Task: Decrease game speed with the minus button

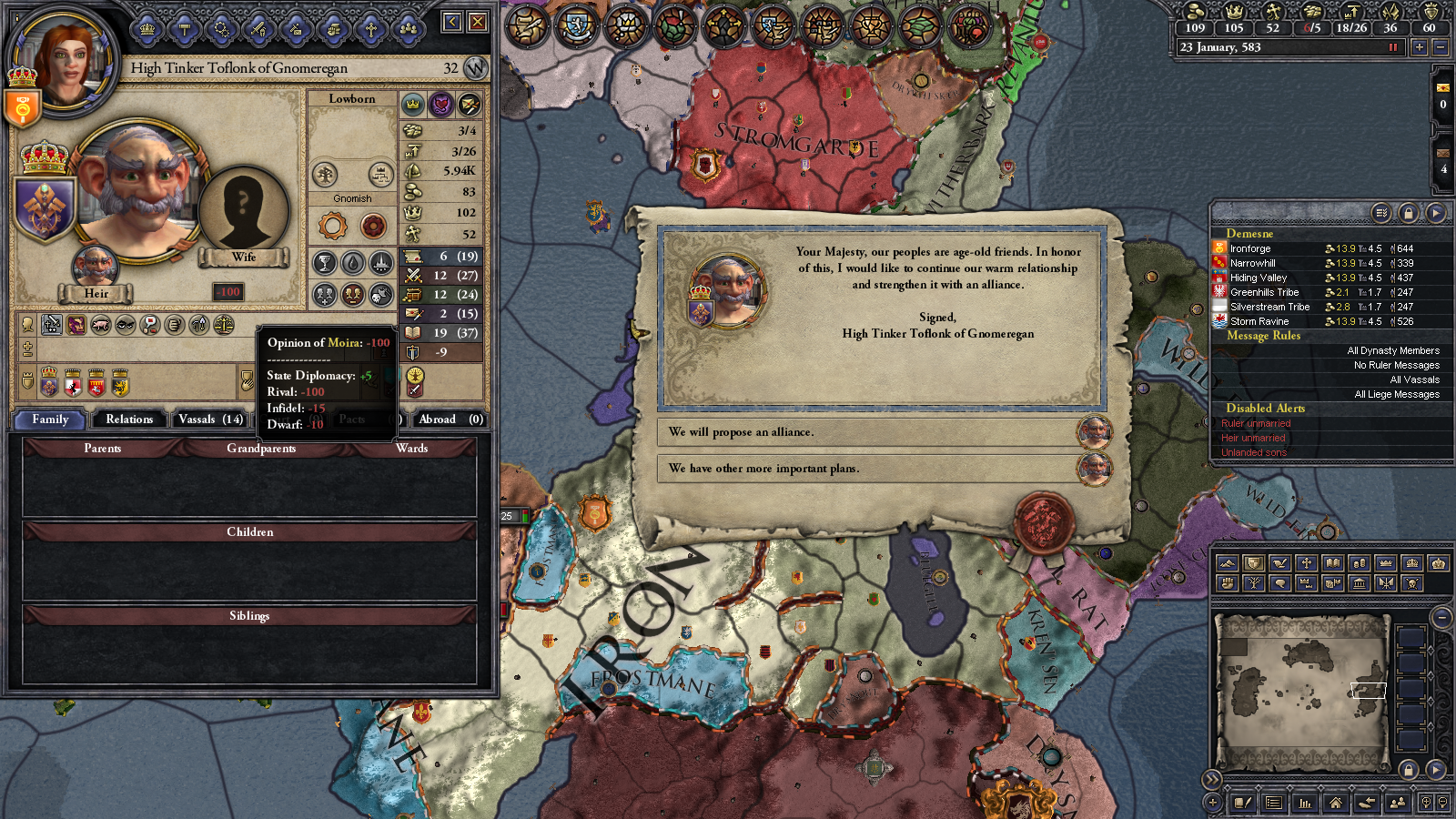Action: [1440, 47]
